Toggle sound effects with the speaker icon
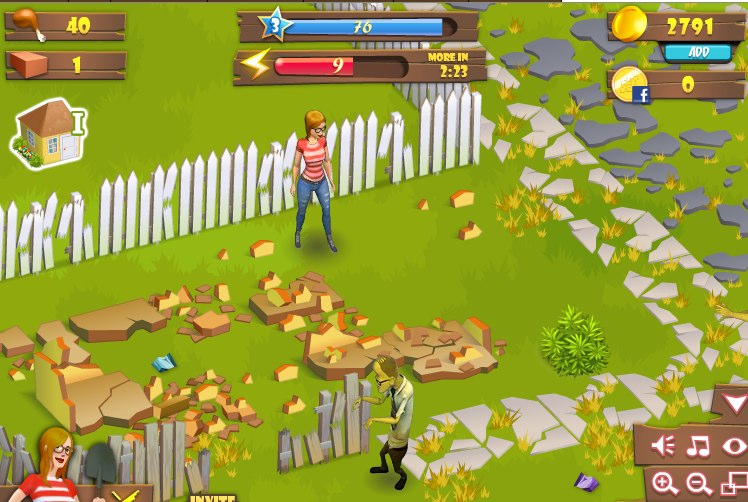 (663, 445)
